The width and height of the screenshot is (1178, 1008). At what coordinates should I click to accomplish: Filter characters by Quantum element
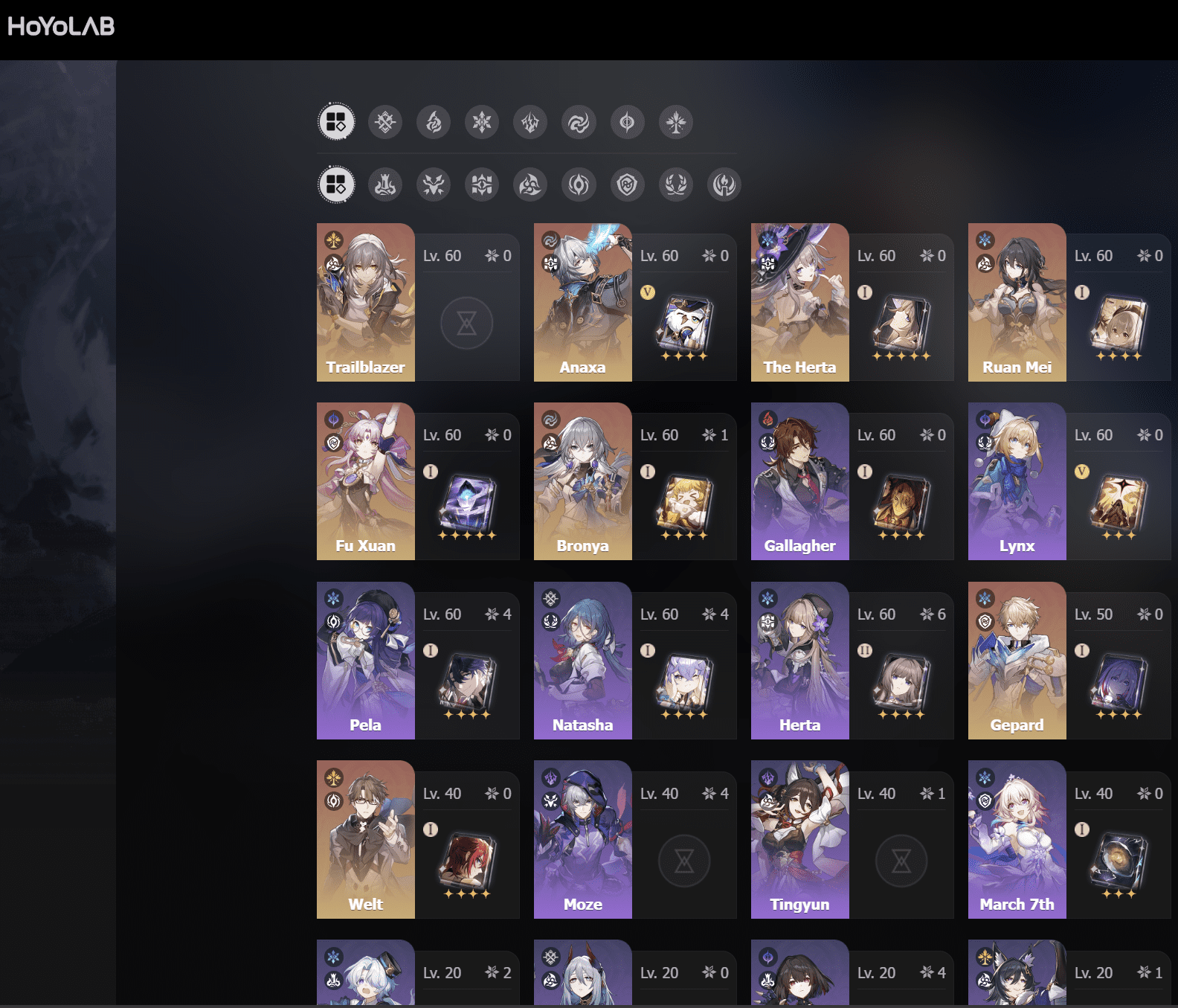click(x=628, y=123)
